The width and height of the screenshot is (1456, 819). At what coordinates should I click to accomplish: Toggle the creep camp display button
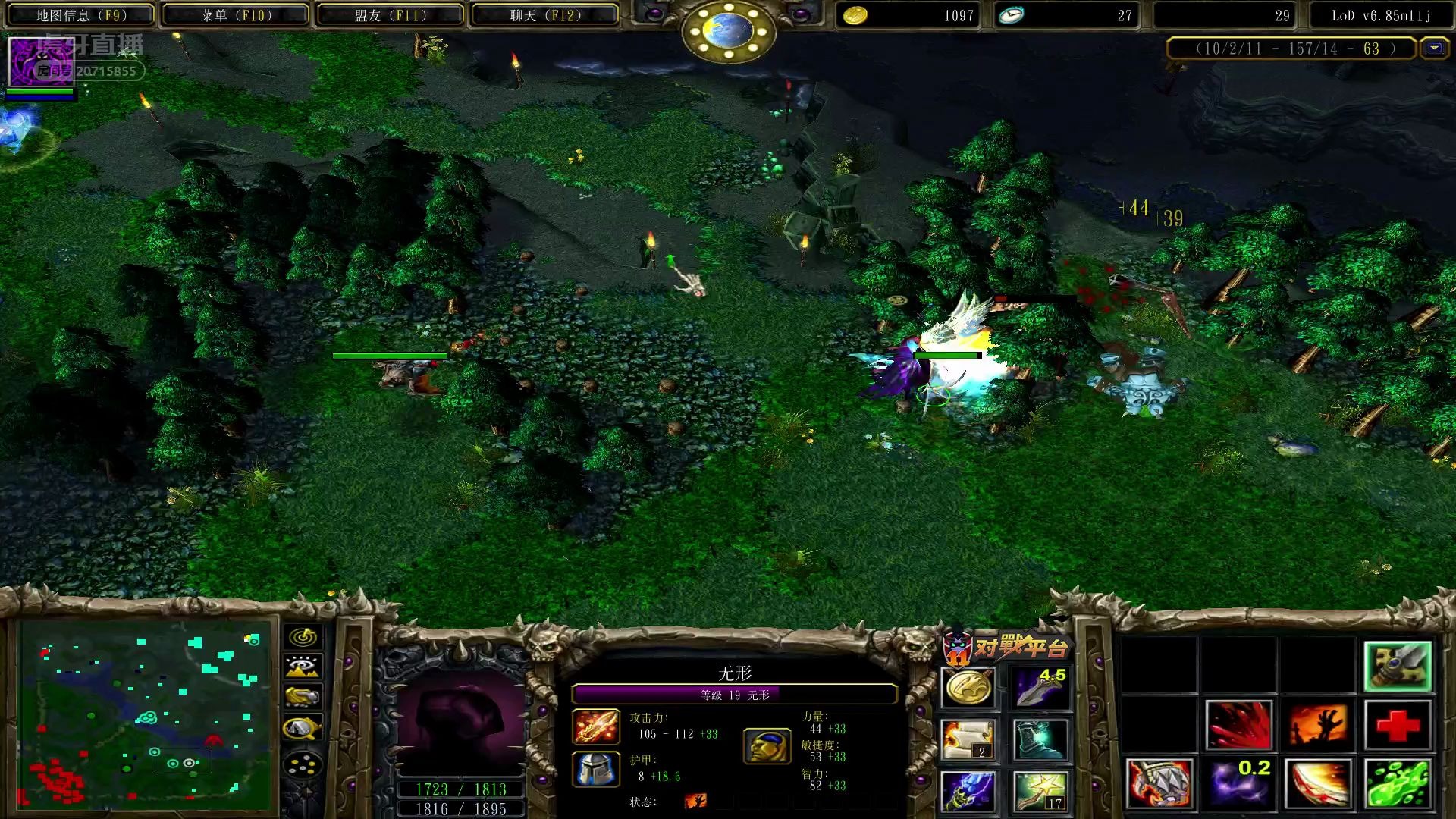tap(303, 728)
